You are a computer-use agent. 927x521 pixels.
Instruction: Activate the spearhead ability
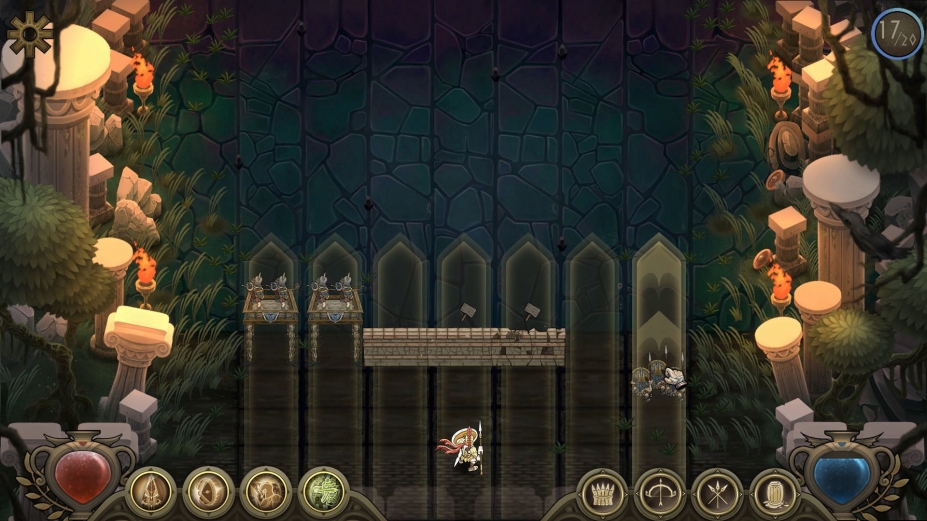tap(151, 492)
